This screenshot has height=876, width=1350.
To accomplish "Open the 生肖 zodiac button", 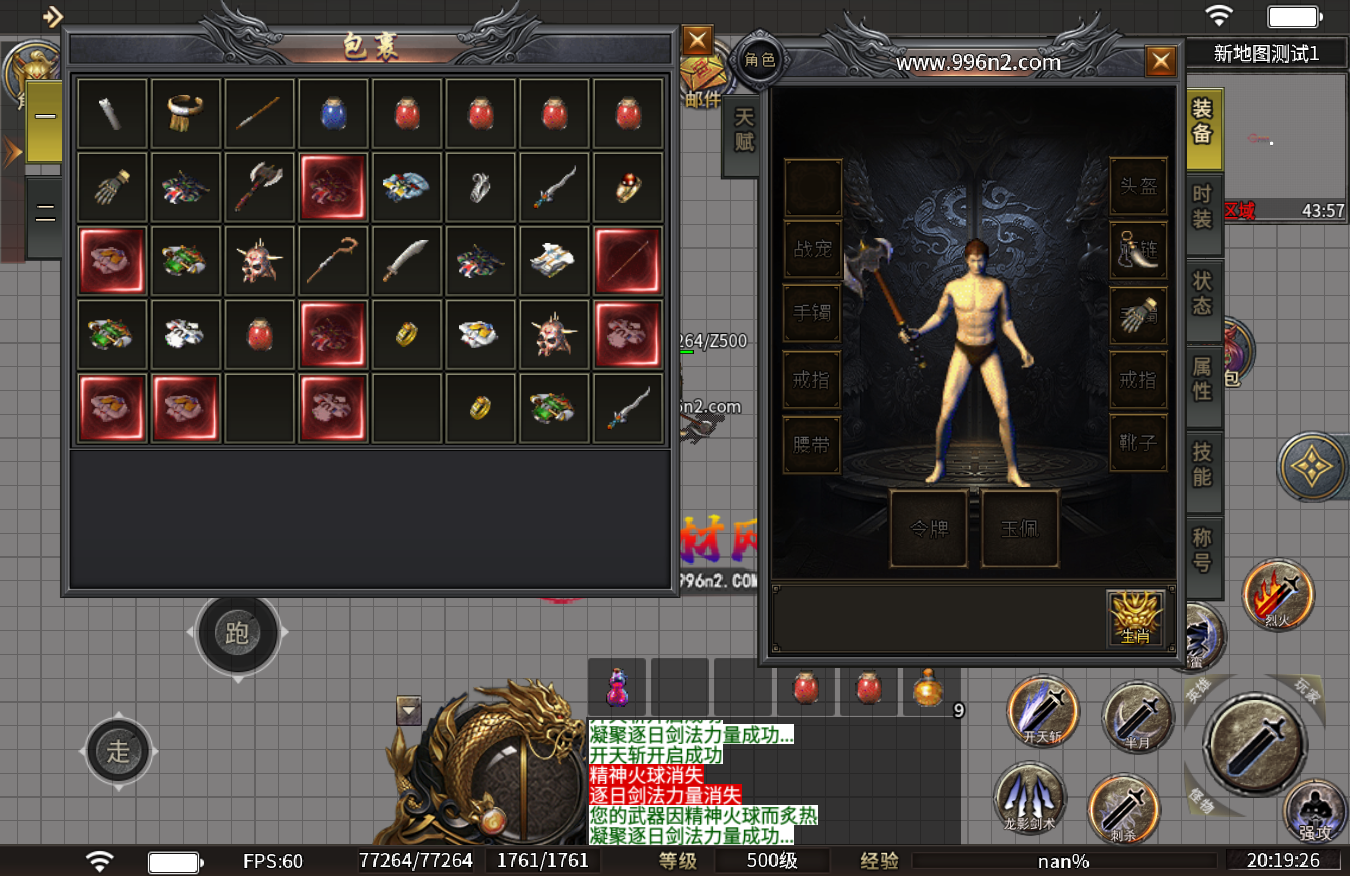I will tap(1135, 619).
